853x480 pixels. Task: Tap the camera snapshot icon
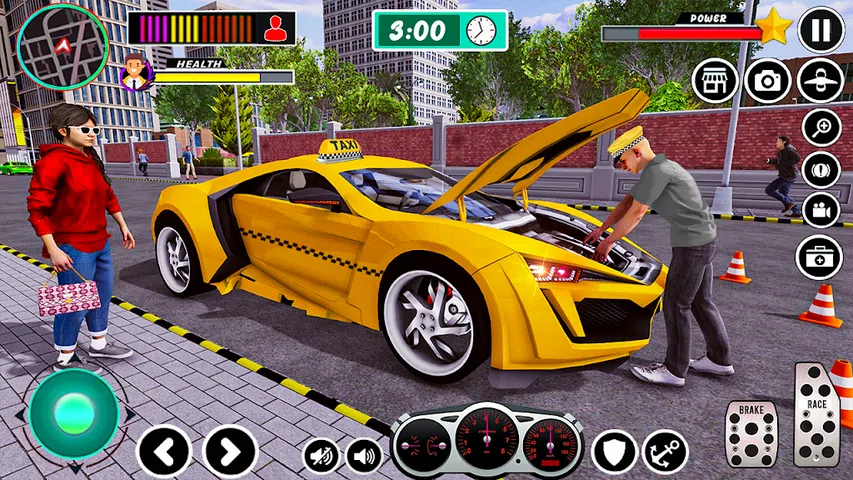(x=768, y=80)
